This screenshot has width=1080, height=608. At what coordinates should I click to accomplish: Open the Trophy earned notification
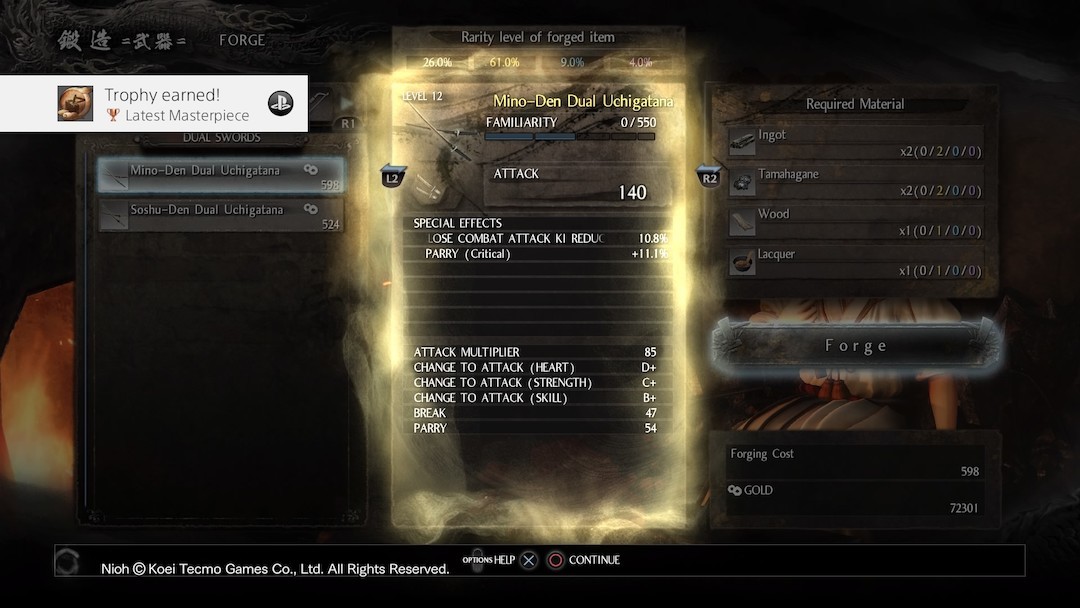click(154, 104)
